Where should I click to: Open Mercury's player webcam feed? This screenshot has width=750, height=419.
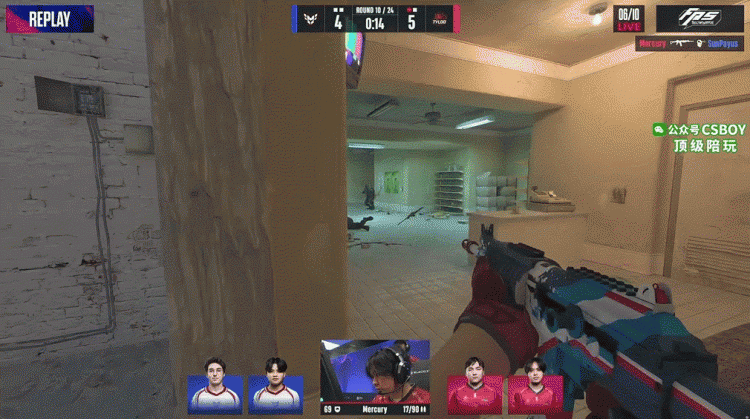[375, 372]
